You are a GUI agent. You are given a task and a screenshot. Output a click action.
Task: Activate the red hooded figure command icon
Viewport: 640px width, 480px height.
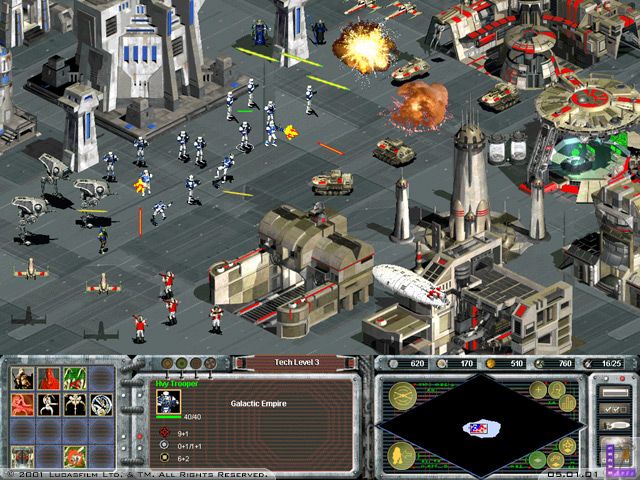point(47,378)
